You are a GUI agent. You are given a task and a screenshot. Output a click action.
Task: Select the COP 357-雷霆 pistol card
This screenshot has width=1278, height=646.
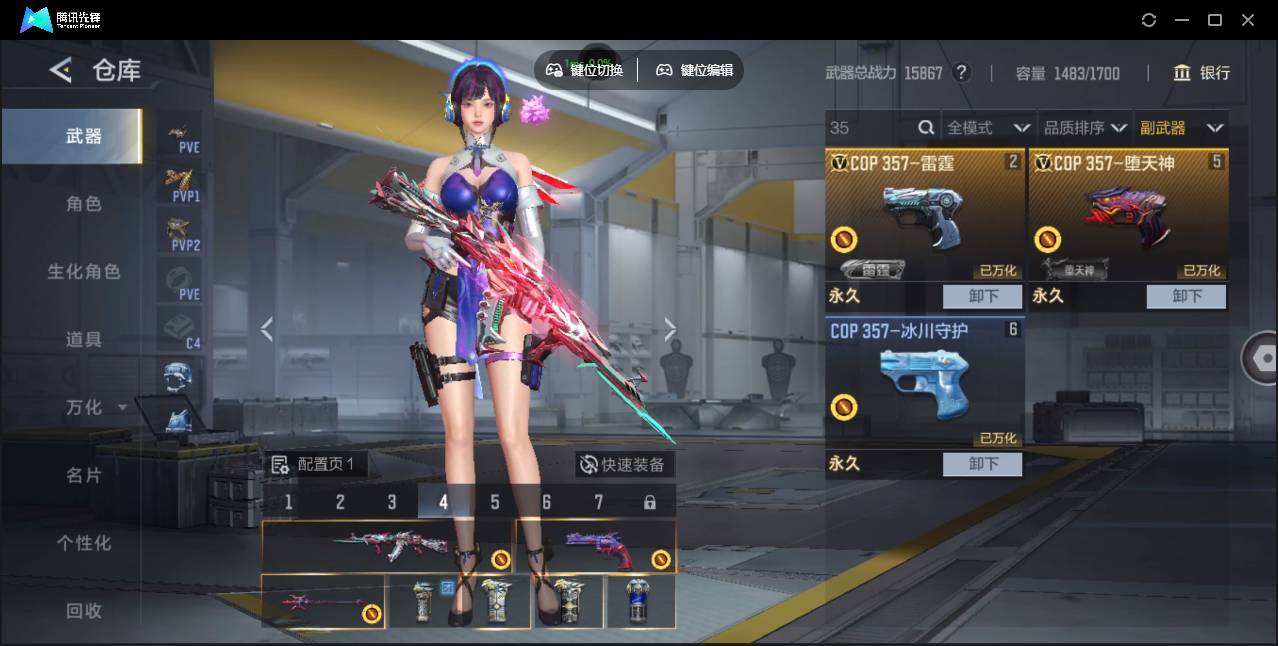[924, 215]
